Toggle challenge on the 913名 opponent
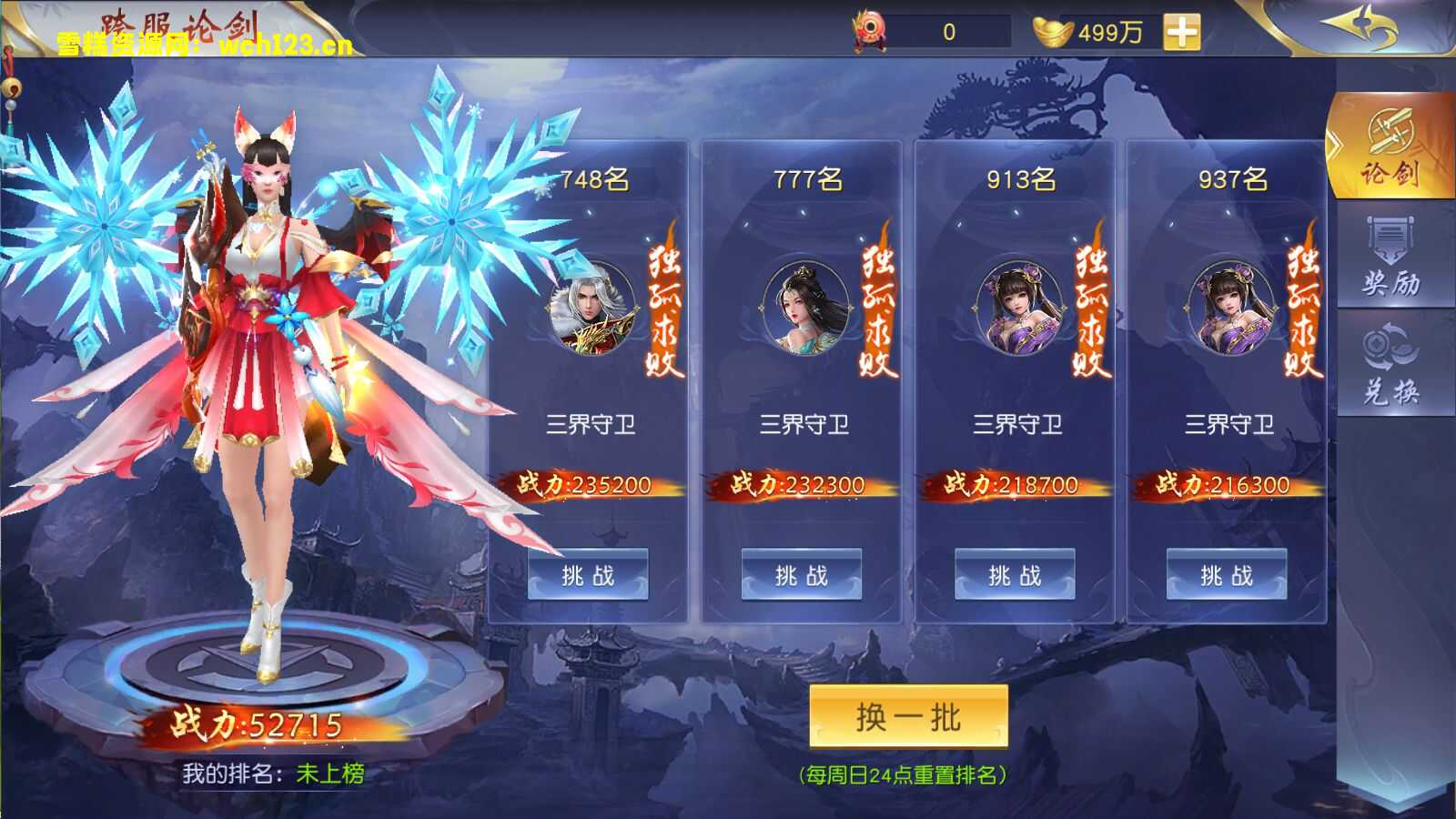 pyautogui.click(x=1013, y=574)
